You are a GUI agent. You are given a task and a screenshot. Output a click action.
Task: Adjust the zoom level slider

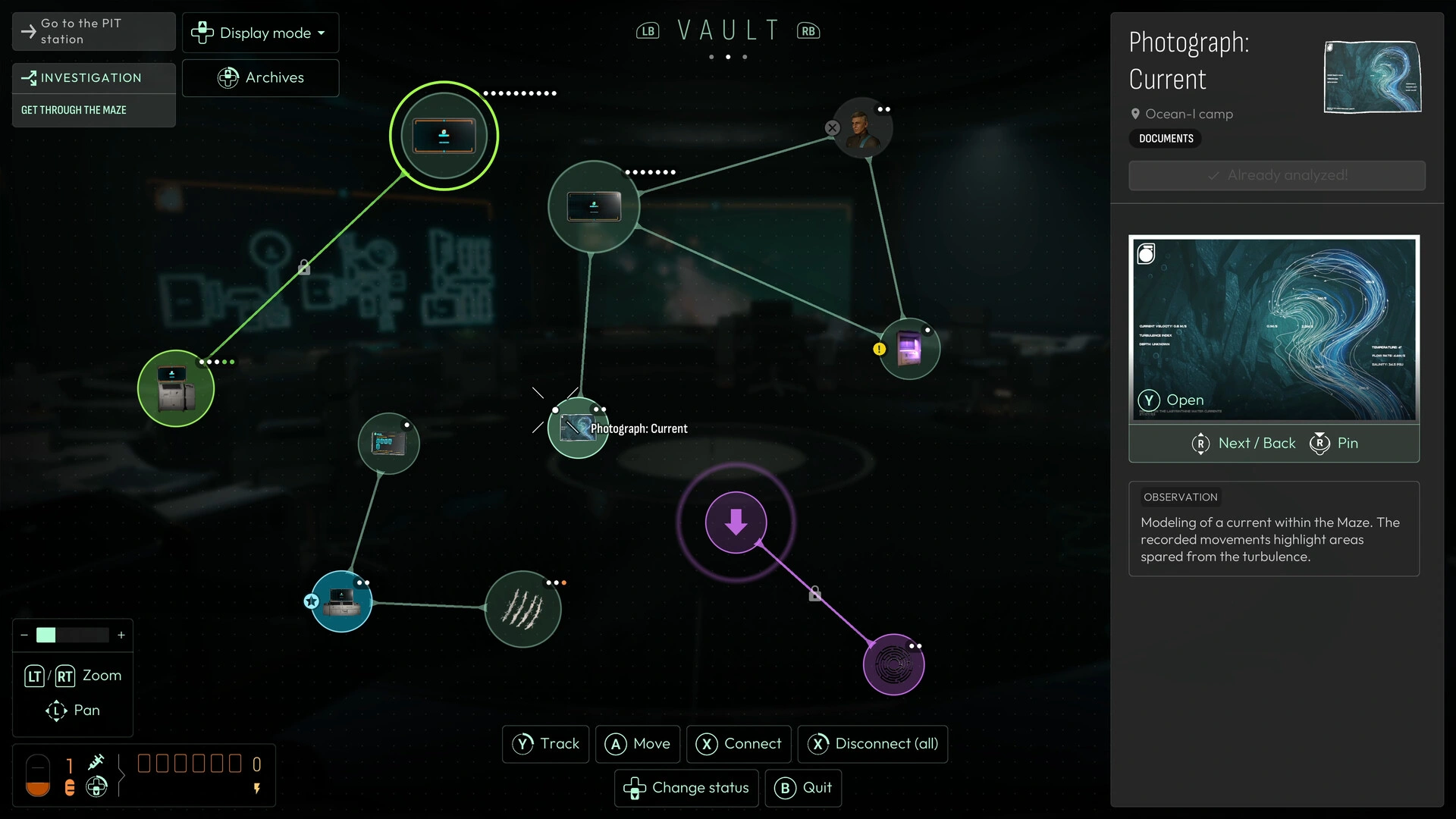(x=72, y=635)
